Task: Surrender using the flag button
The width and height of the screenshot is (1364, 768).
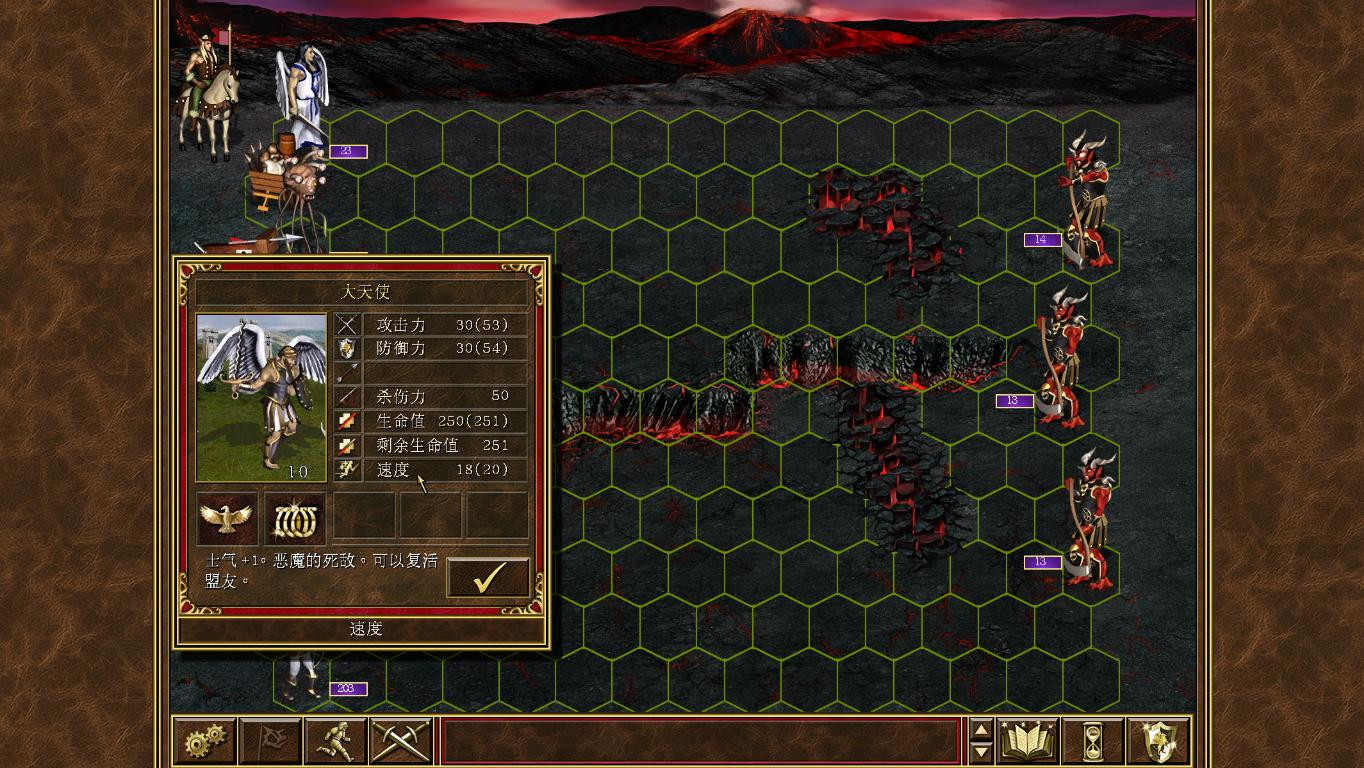Action: [270, 741]
